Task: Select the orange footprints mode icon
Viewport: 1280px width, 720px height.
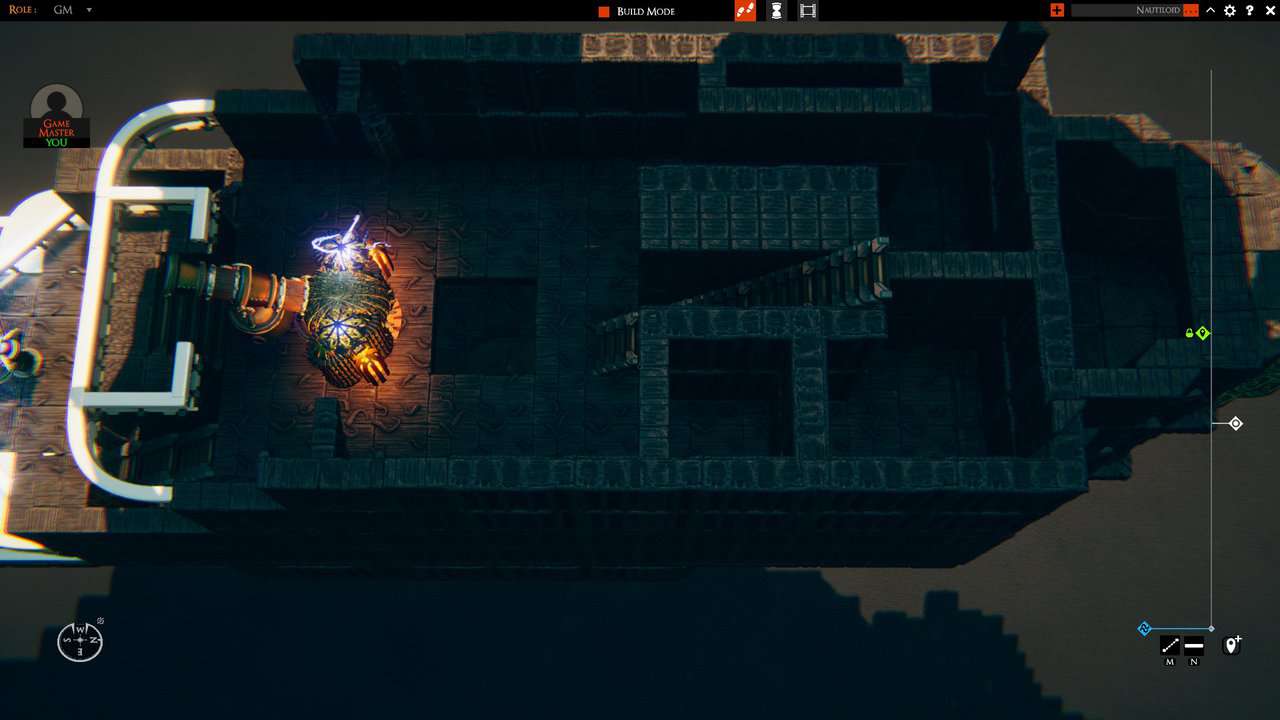Action: [x=744, y=10]
